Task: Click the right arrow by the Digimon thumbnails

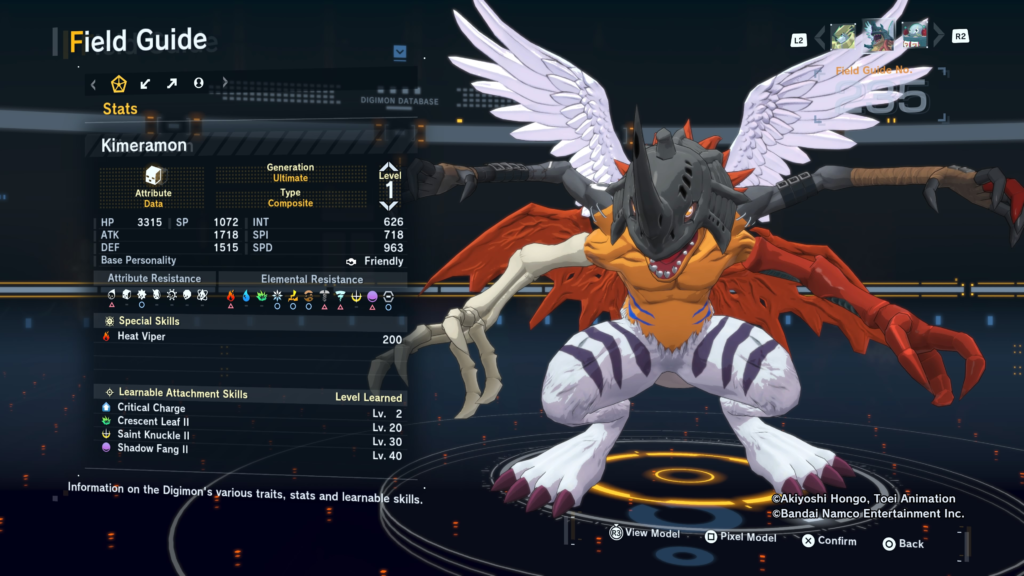Action: click(x=938, y=38)
